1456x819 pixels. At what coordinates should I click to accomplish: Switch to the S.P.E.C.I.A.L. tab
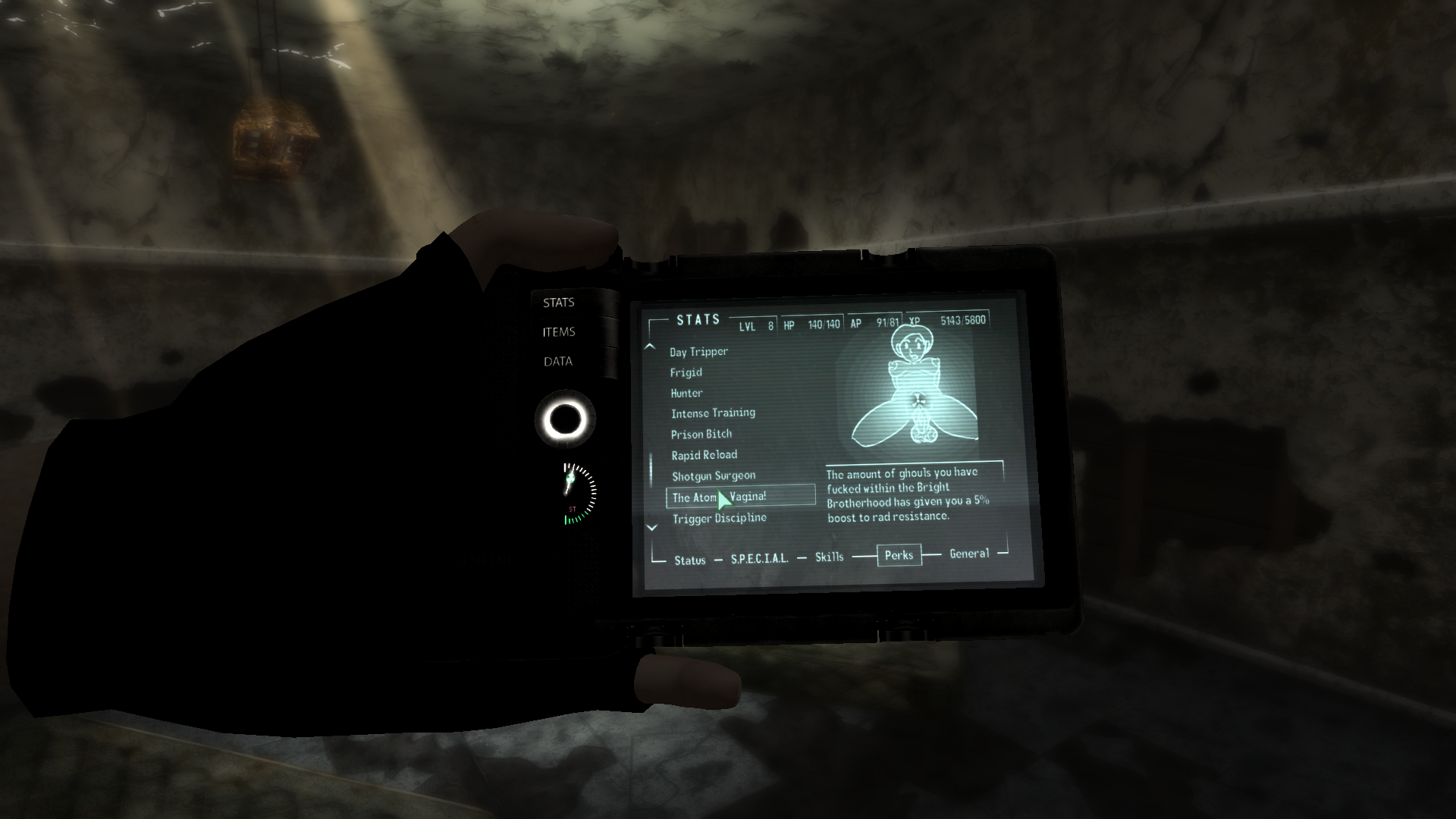759,559
